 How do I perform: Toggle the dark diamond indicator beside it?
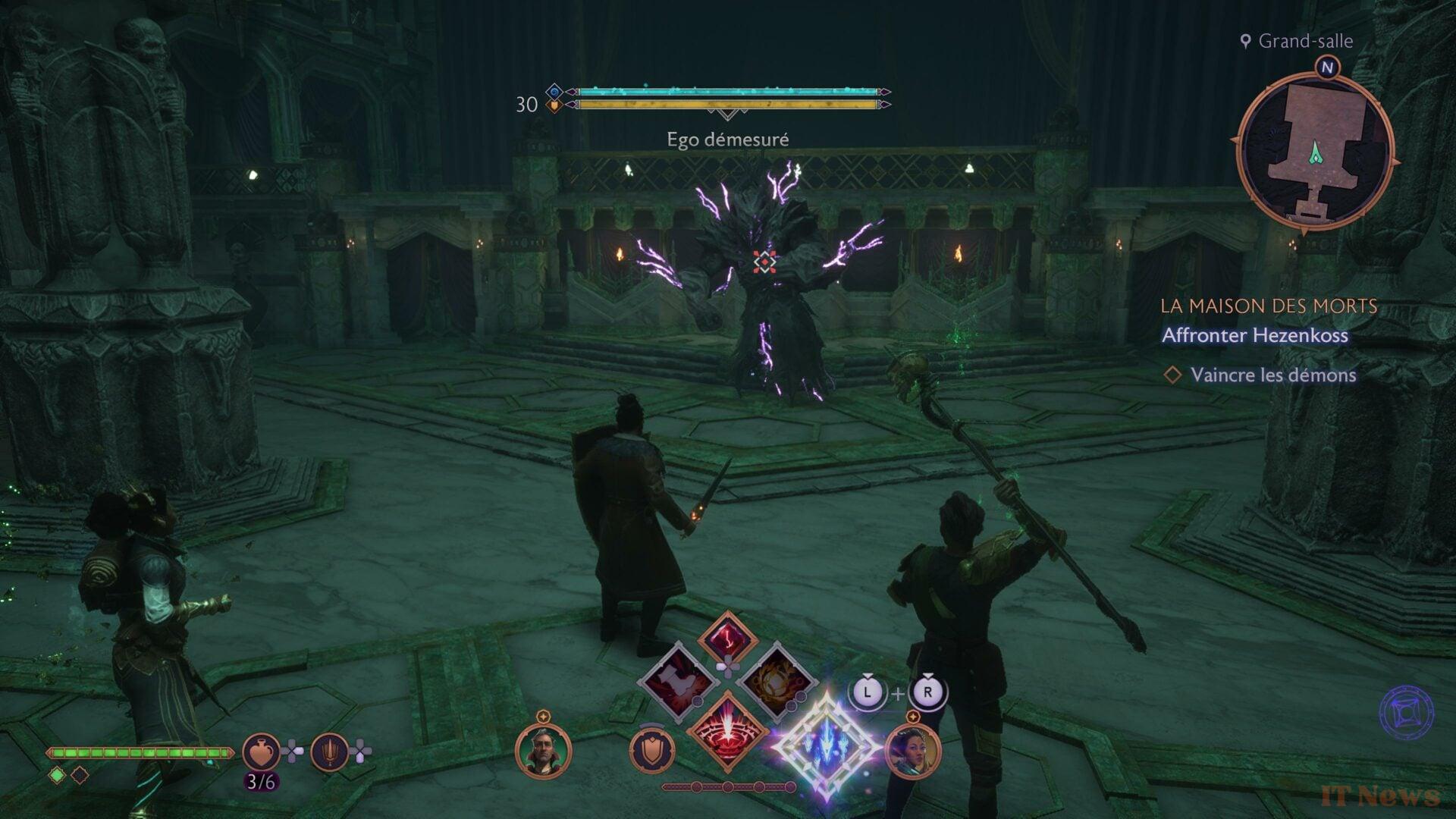pos(80,774)
